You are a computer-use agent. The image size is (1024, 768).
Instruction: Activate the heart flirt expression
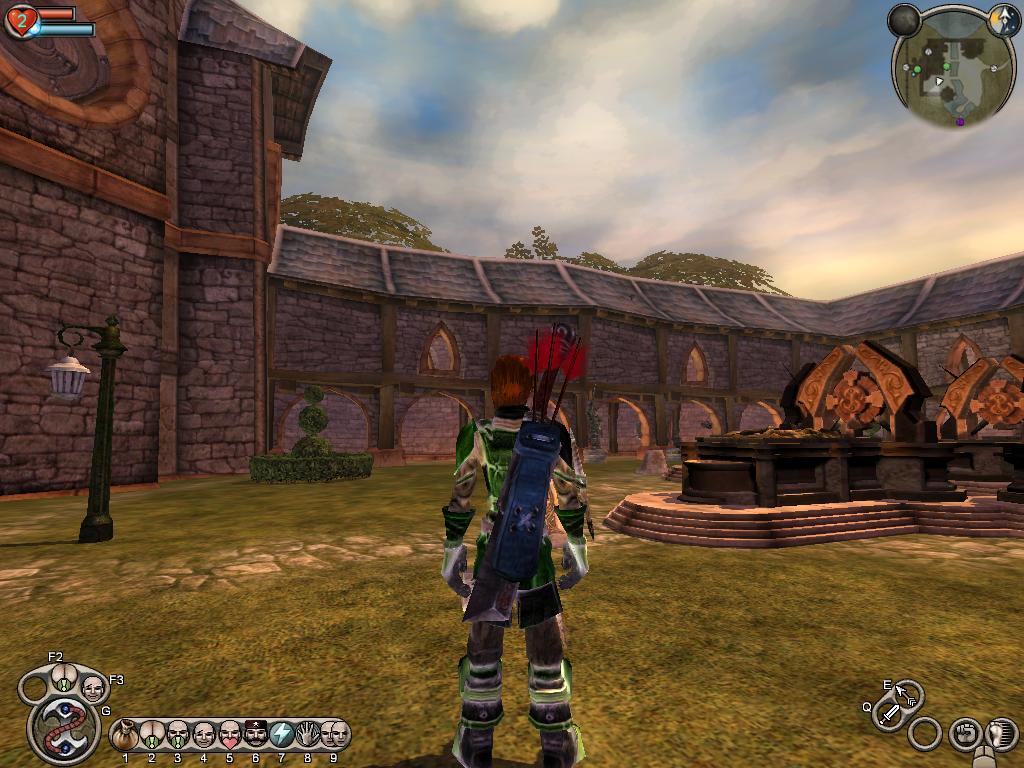click(230, 736)
